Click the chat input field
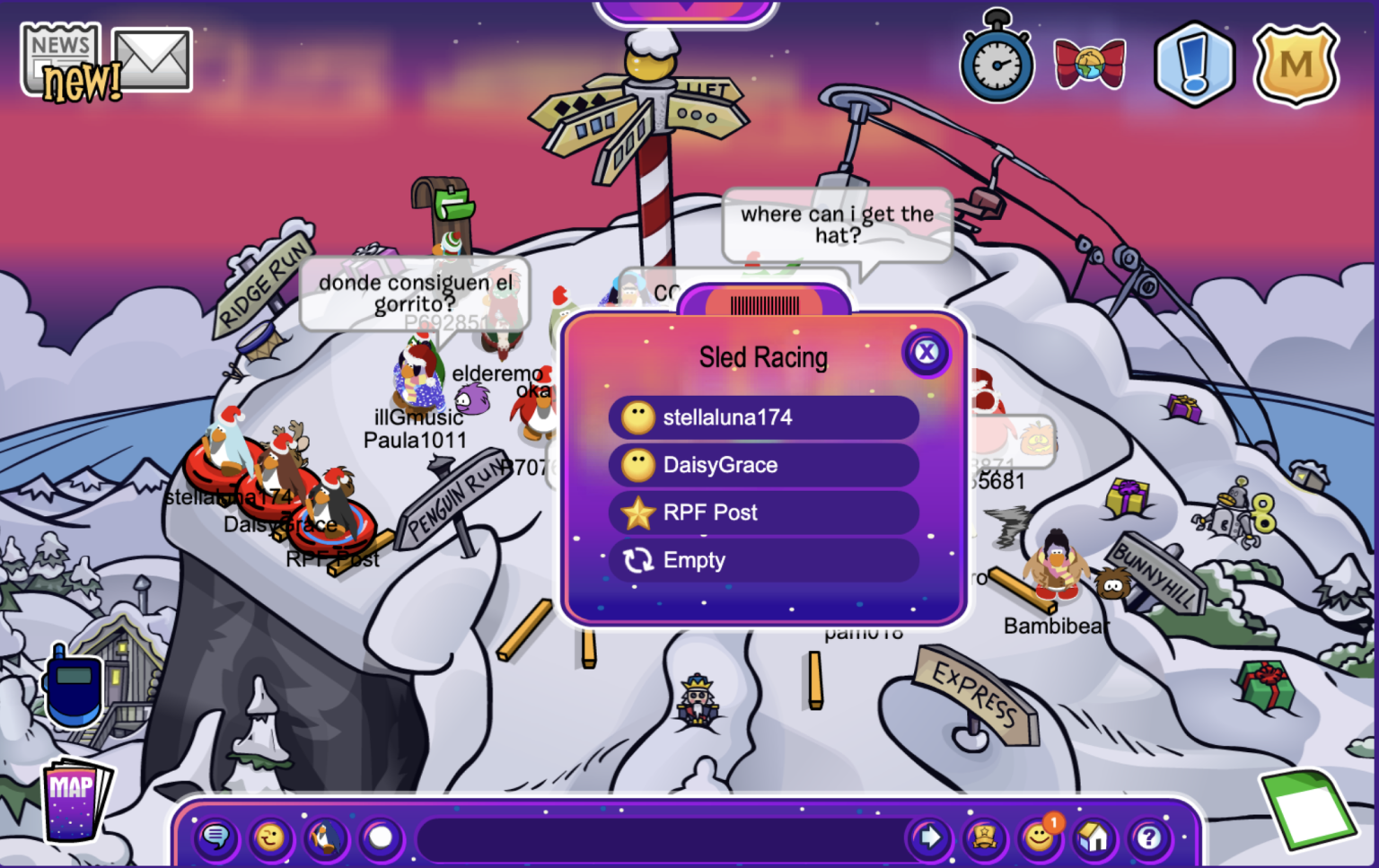 pyautogui.click(x=655, y=837)
